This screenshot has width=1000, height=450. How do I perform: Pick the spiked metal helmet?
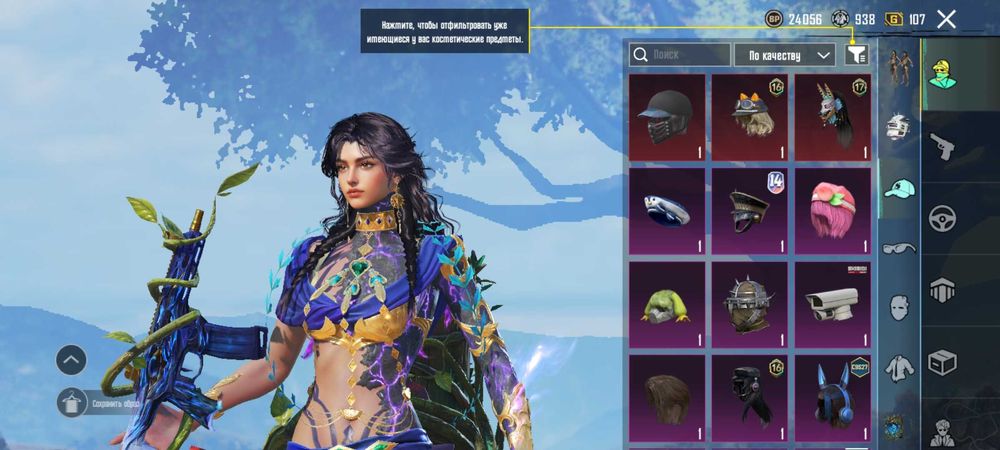749,305
